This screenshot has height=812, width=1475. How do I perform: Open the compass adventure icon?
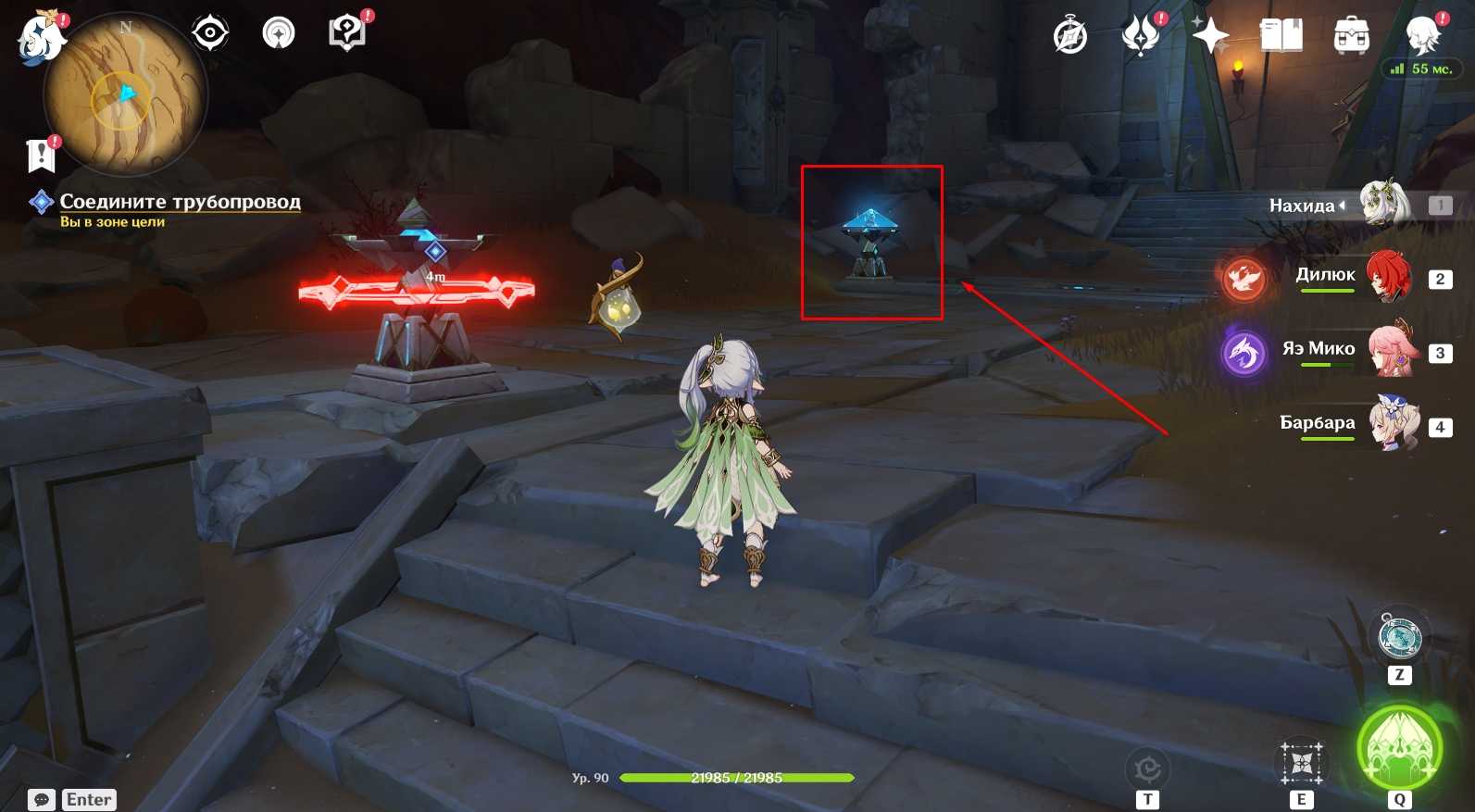click(1070, 37)
